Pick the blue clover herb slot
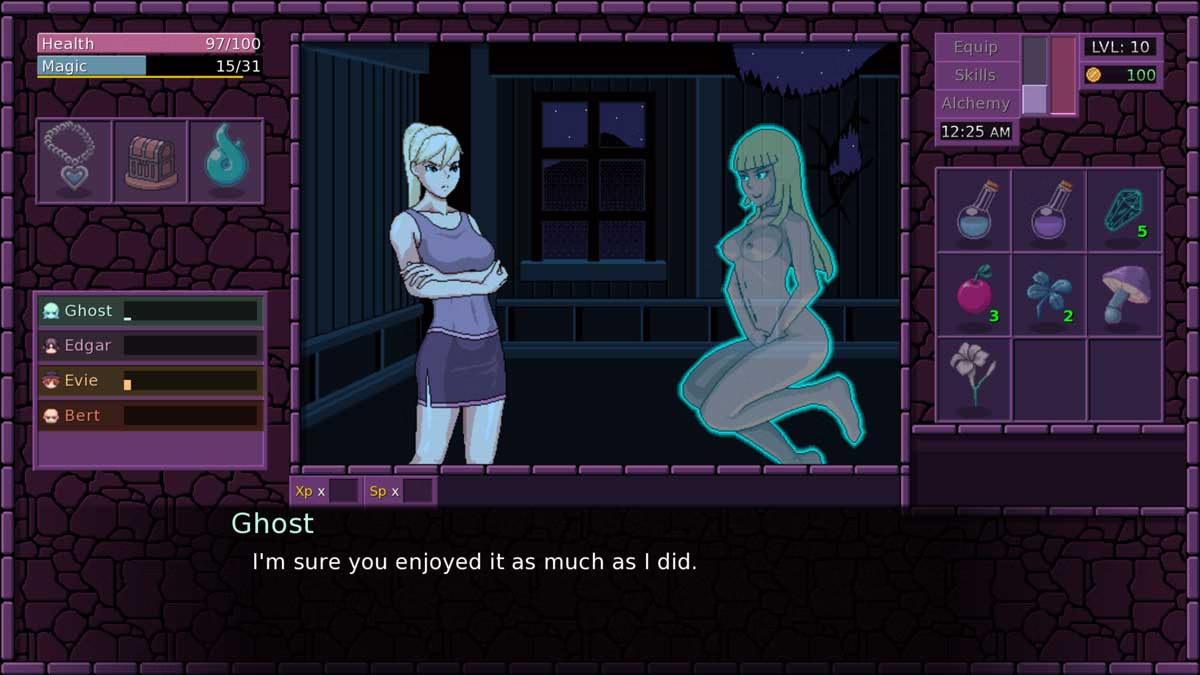This screenshot has width=1200, height=675. coord(1049,295)
